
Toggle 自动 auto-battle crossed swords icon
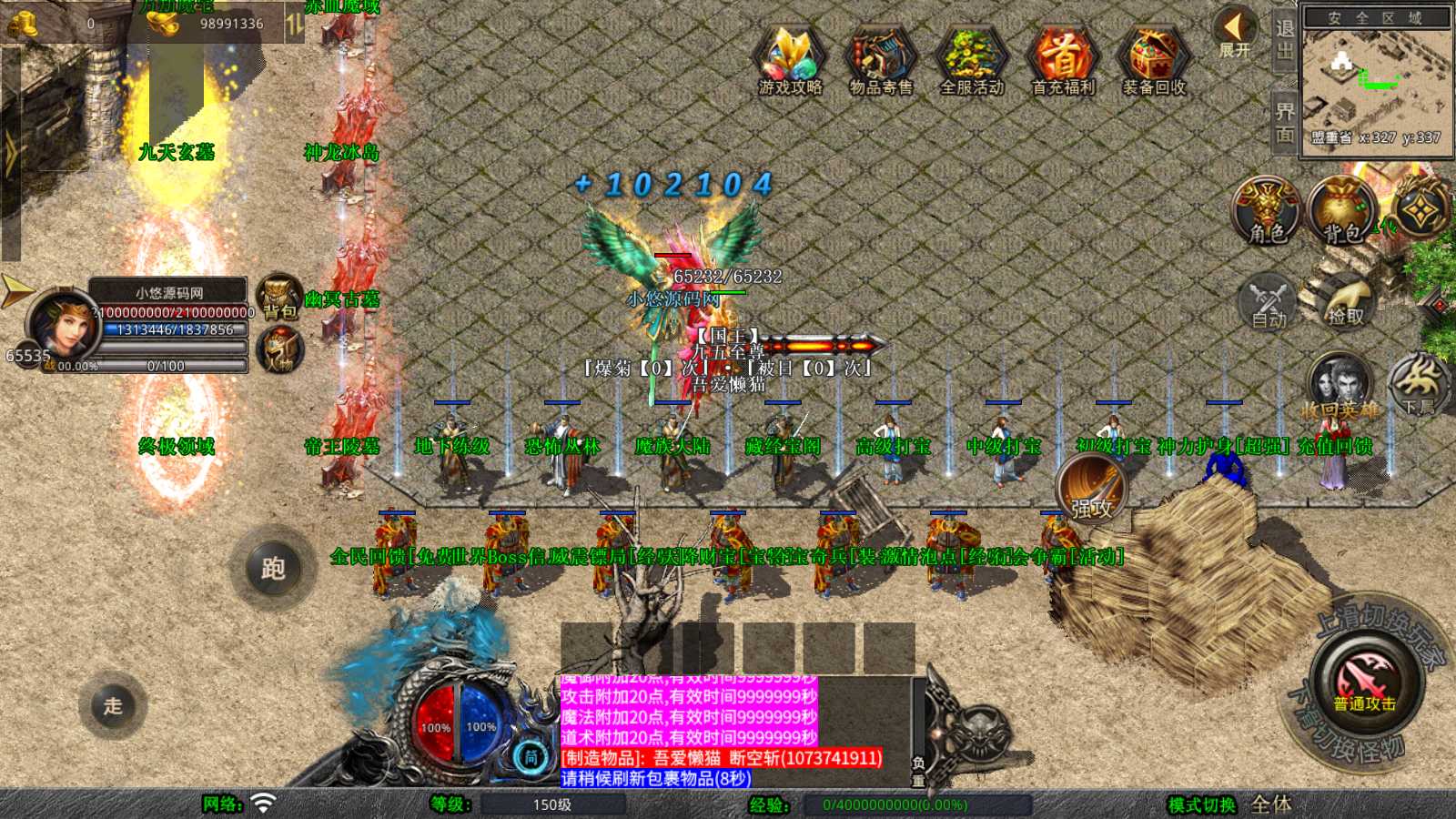point(1268,300)
